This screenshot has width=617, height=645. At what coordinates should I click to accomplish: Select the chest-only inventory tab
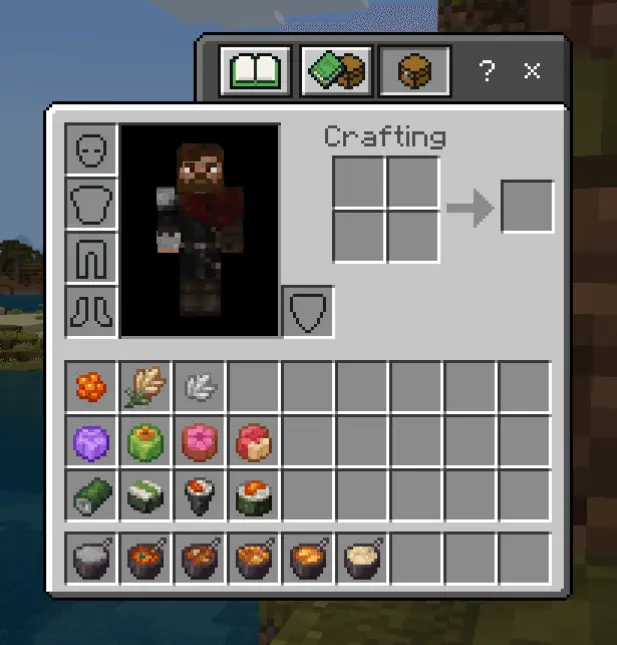click(413, 71)
